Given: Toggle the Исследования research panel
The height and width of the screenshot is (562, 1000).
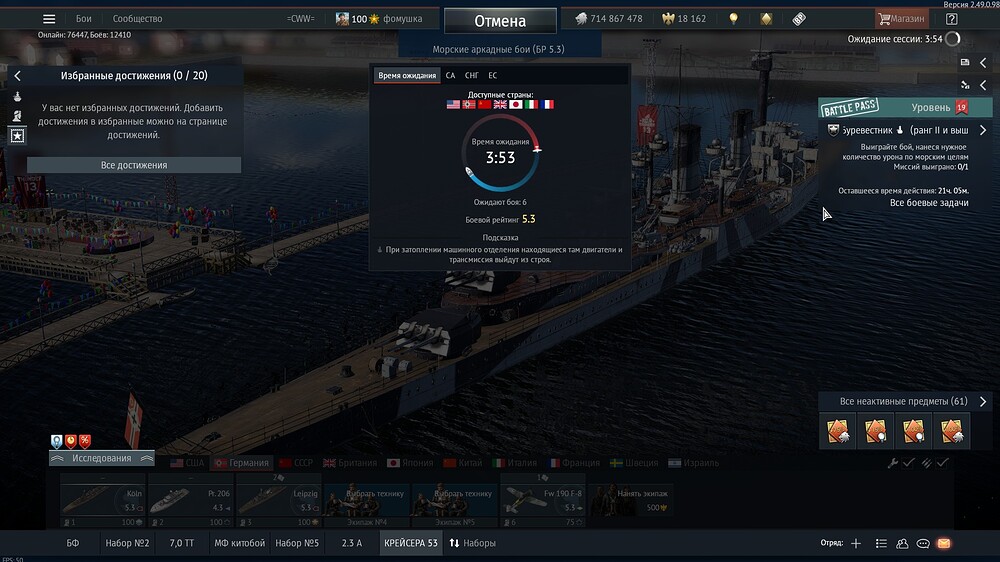Looking at the screenshot, I should click(101, 458).
